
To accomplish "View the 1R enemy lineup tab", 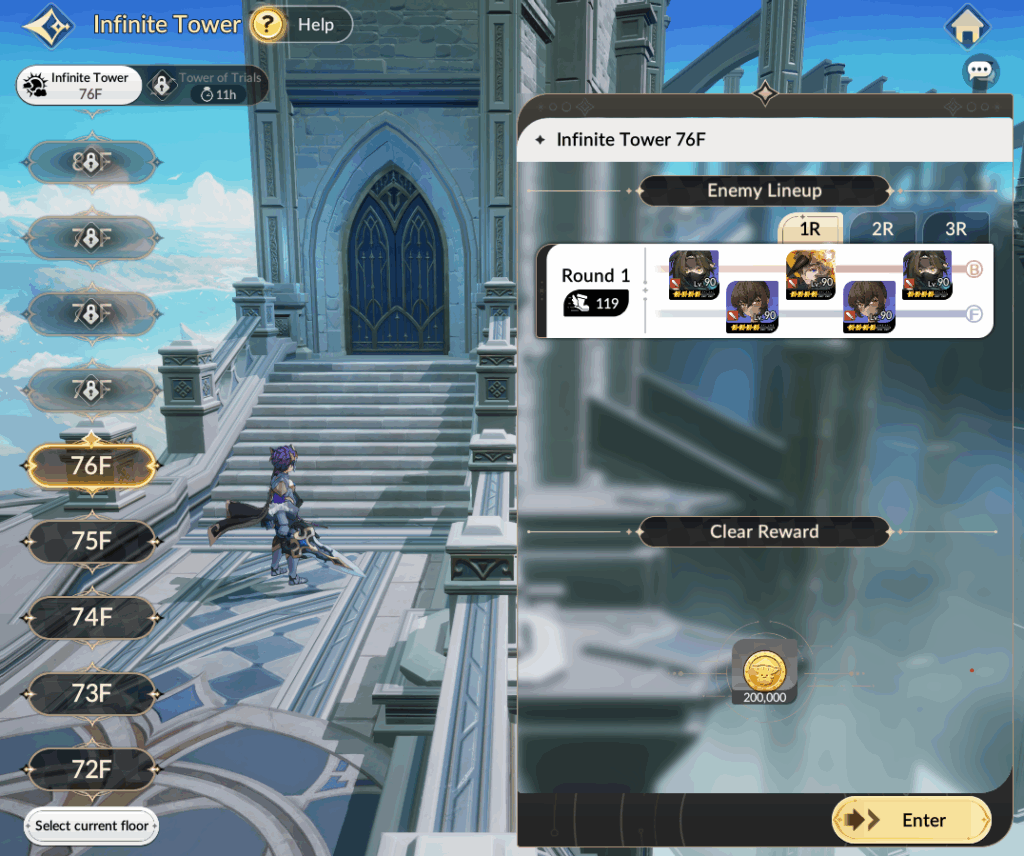I will tap(810, 229).
